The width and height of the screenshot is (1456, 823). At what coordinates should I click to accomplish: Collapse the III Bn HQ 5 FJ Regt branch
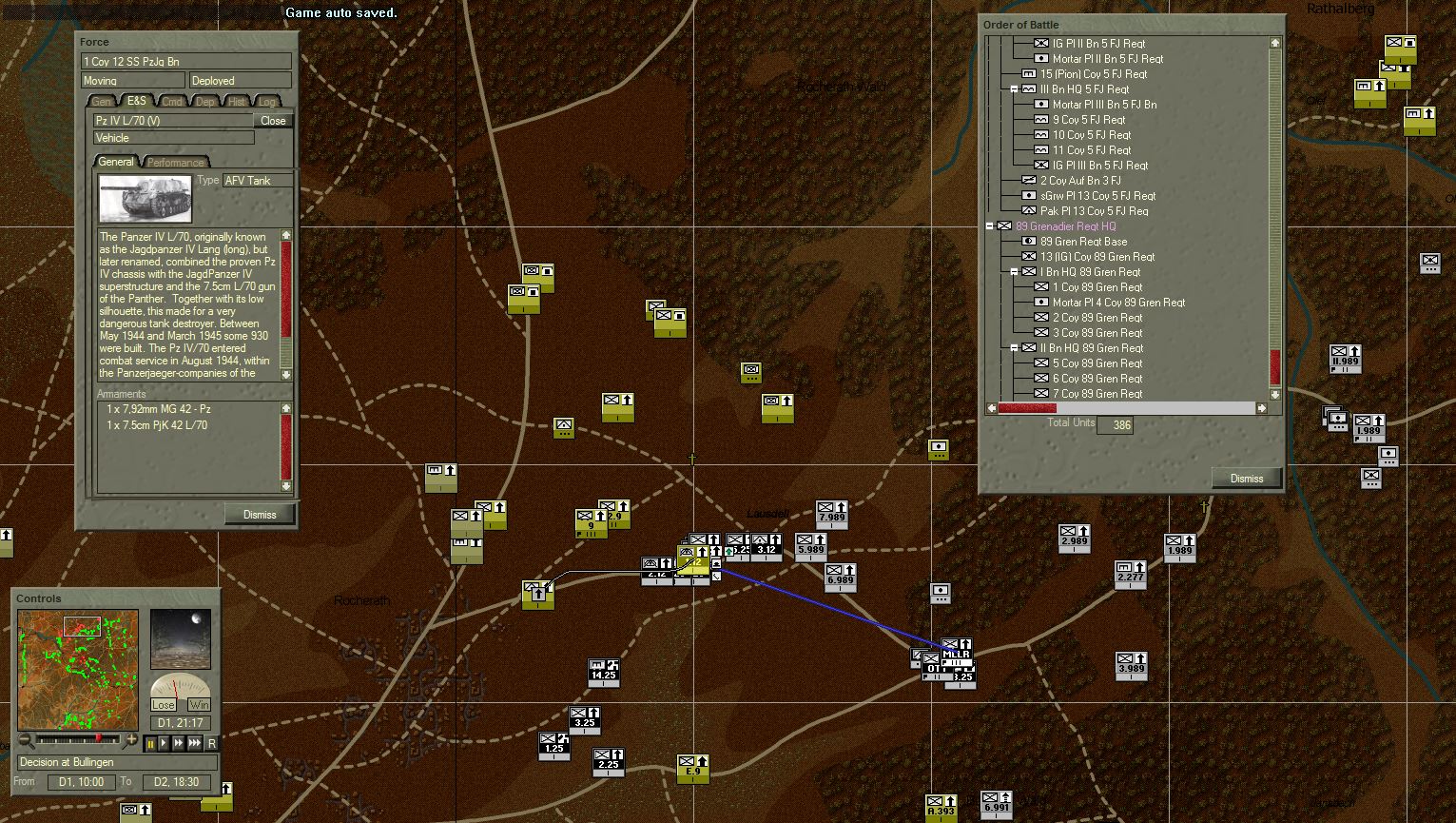point(1012,88)
